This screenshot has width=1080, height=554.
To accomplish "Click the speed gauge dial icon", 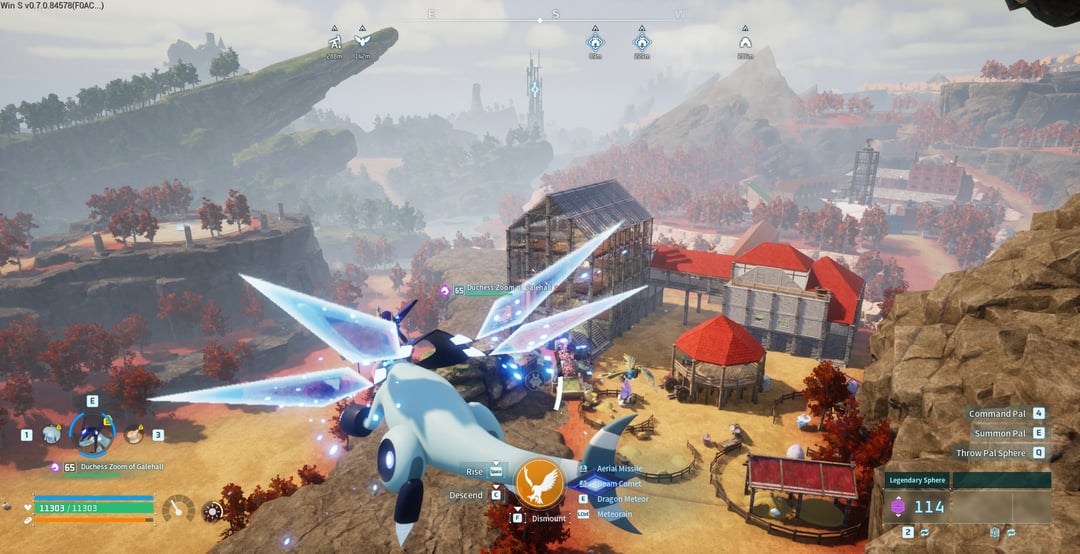I will point(178,510).
